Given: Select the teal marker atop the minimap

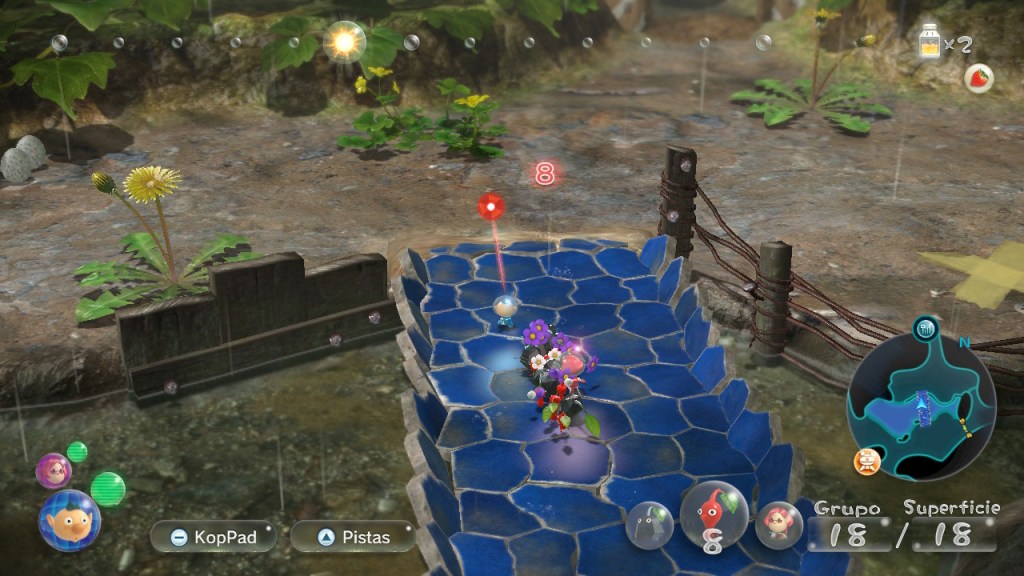Looking at the screenshot, I should point(926,327).
